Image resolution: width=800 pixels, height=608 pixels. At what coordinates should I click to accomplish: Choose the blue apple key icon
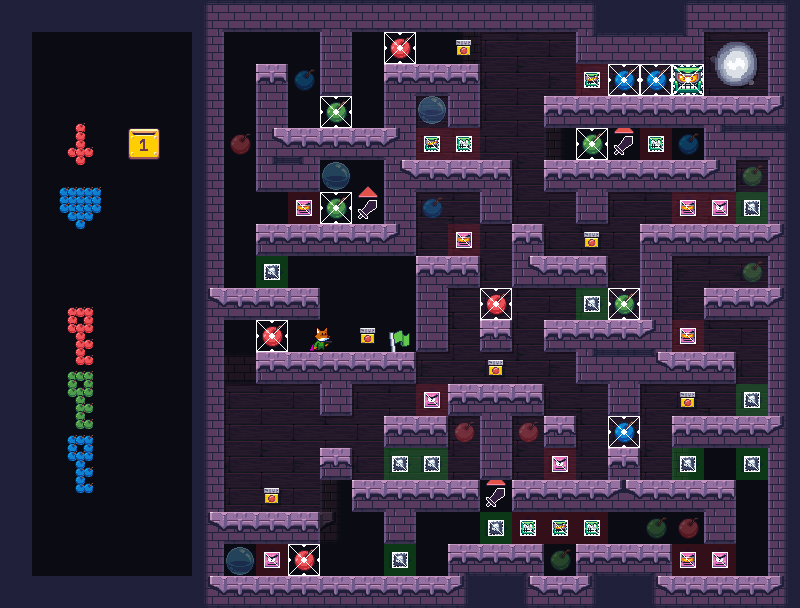(81, 464)
